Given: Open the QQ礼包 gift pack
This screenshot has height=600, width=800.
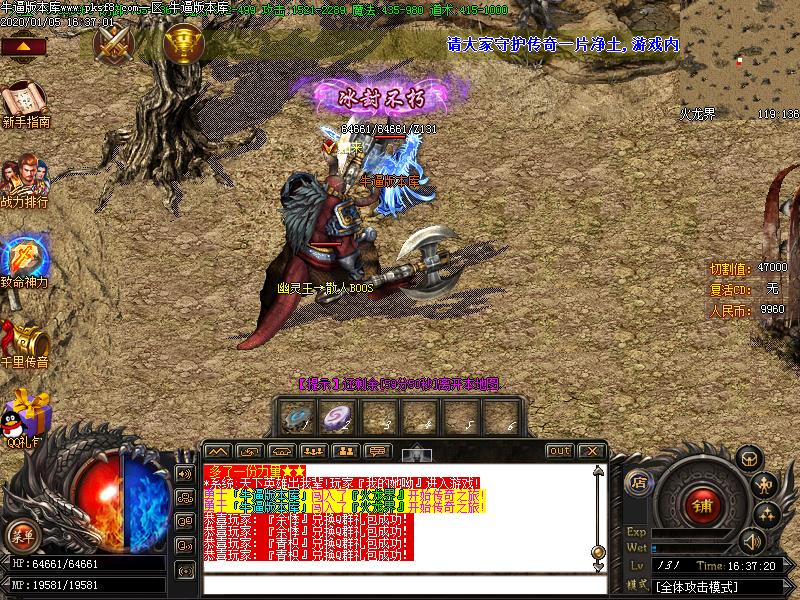Looking at the screenshot, I should [24, 415].
